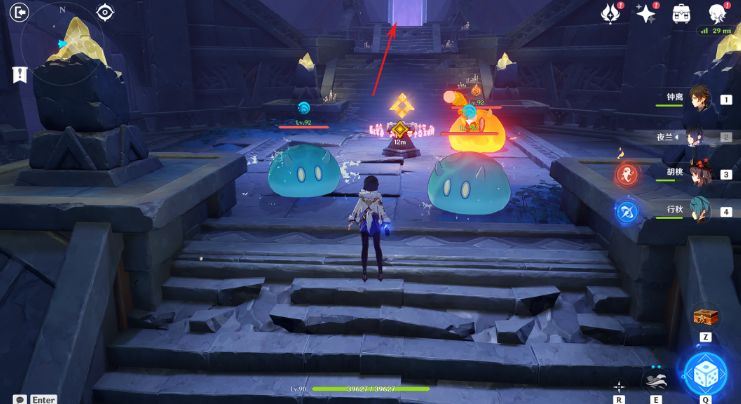Open the four-point star Wish icon
Image resolution: width=741 pixels, height=404 pixels.
click(x=645, y=13)
